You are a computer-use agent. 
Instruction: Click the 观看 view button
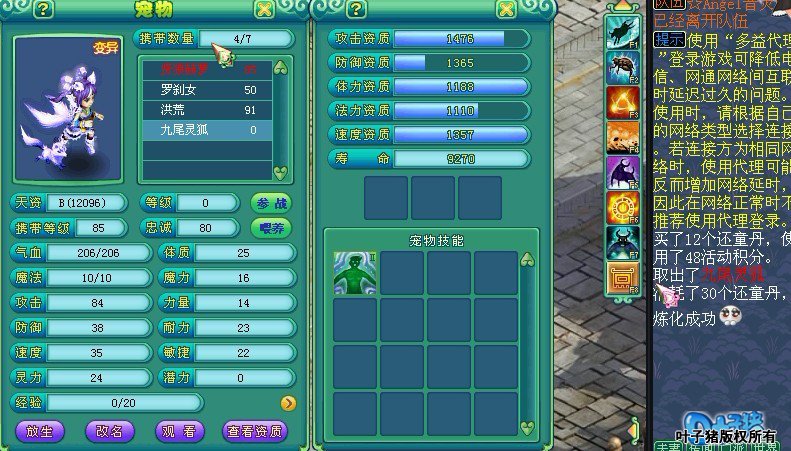coord(181,431)
